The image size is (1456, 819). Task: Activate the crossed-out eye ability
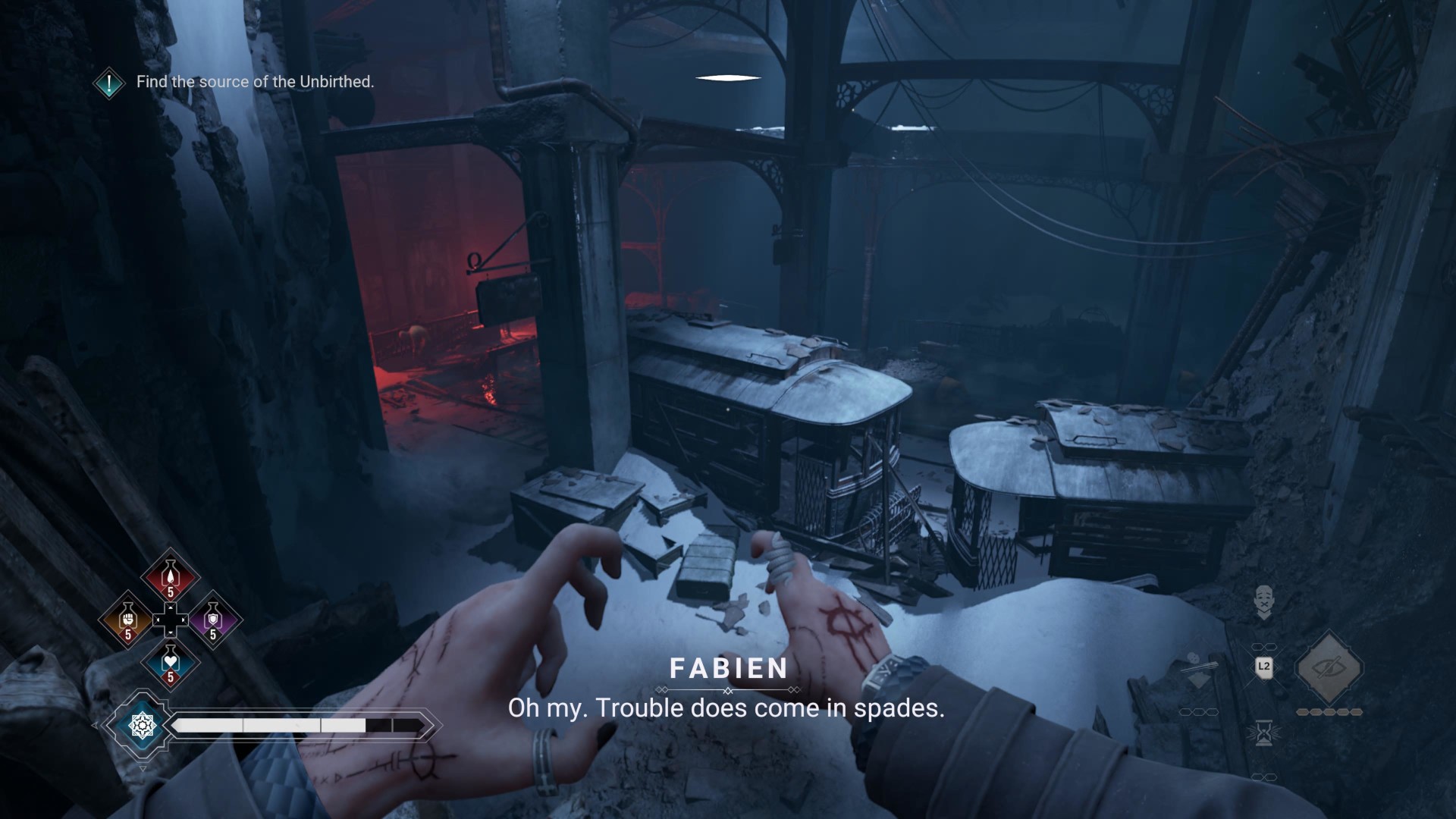pos(1329,668)
